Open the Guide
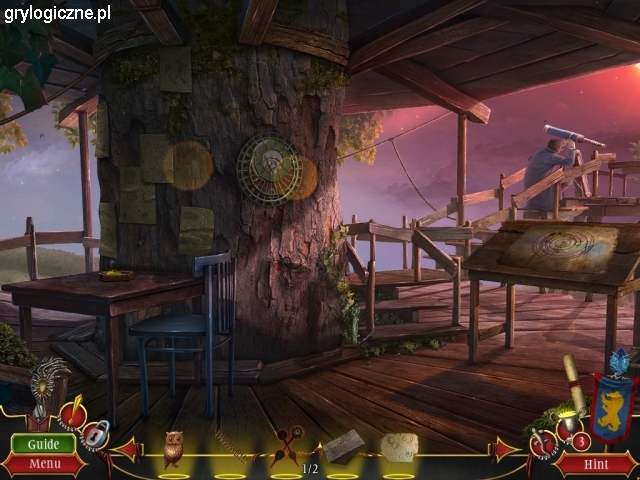 [43, 444]
